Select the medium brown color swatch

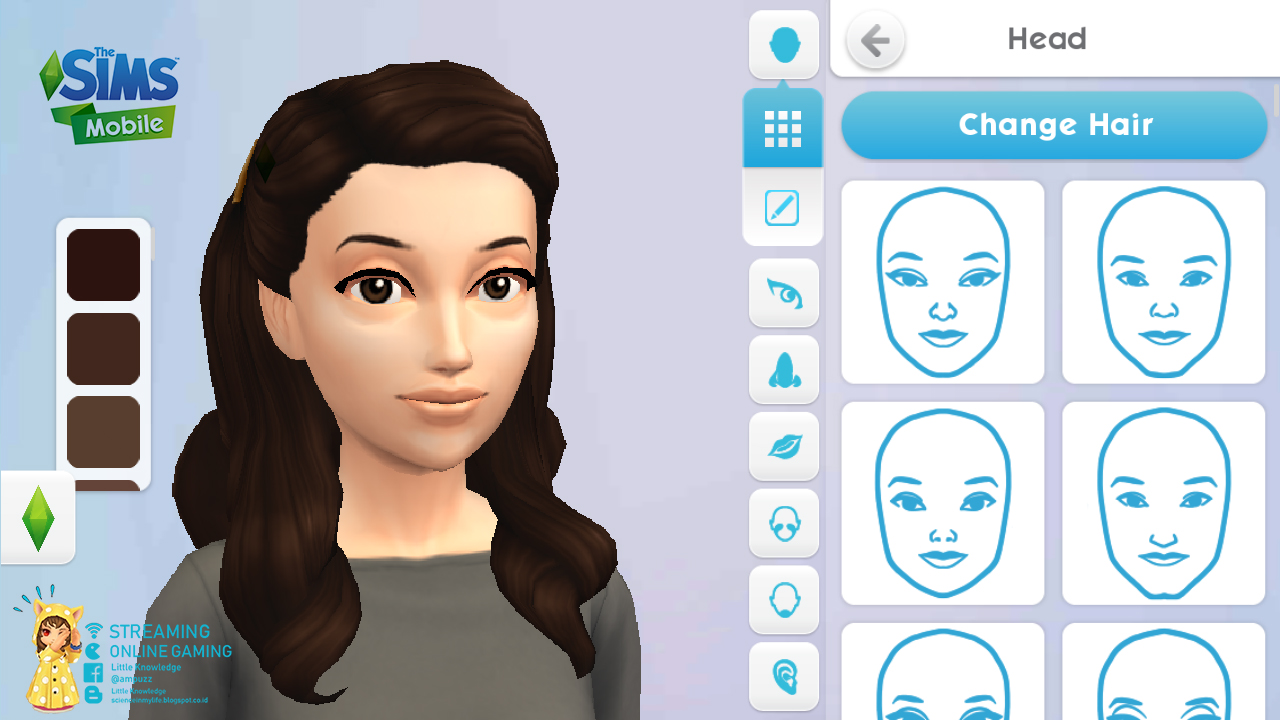(103, 349)
